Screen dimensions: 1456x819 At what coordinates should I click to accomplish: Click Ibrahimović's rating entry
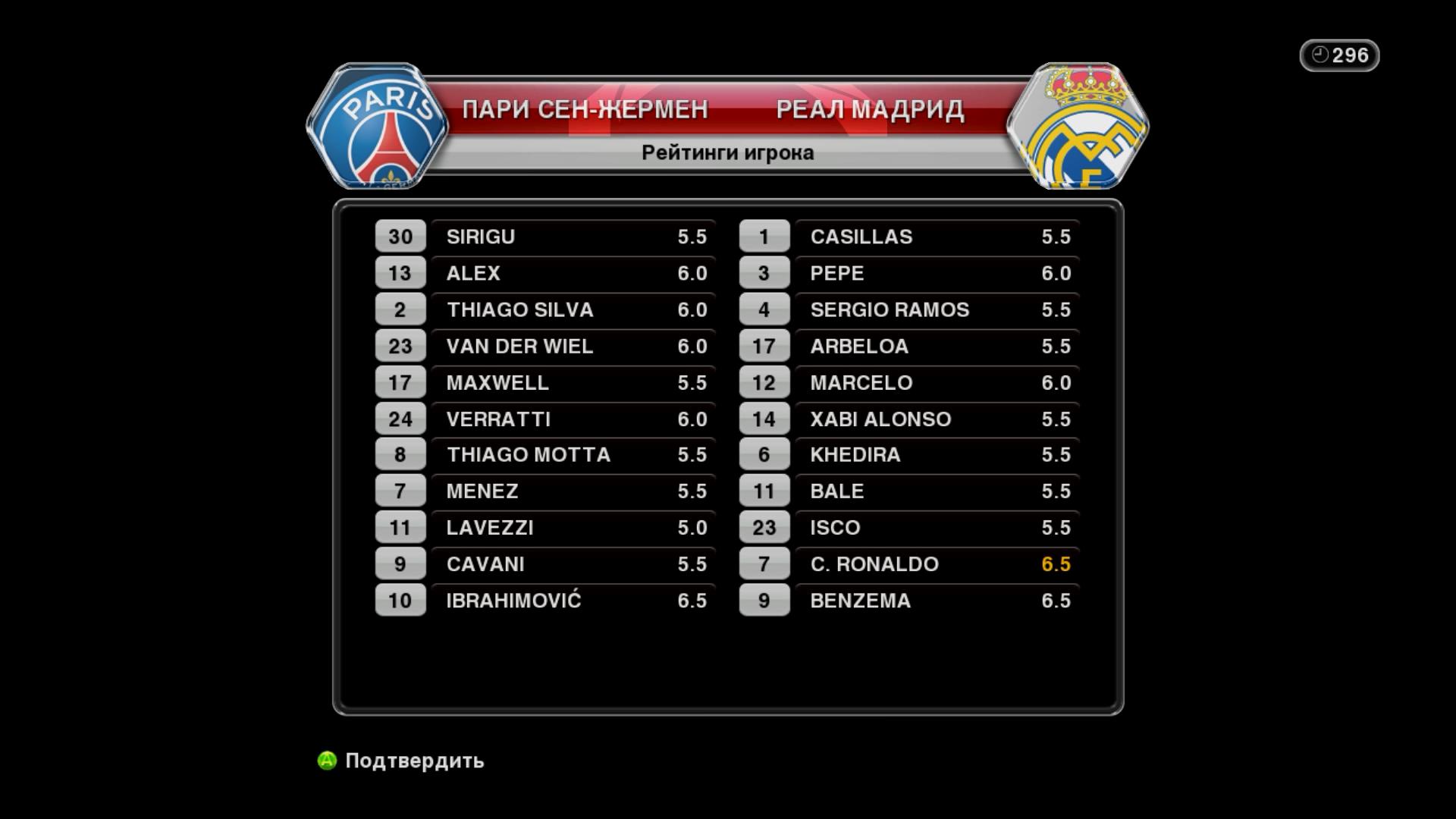(x=573, y=600)
